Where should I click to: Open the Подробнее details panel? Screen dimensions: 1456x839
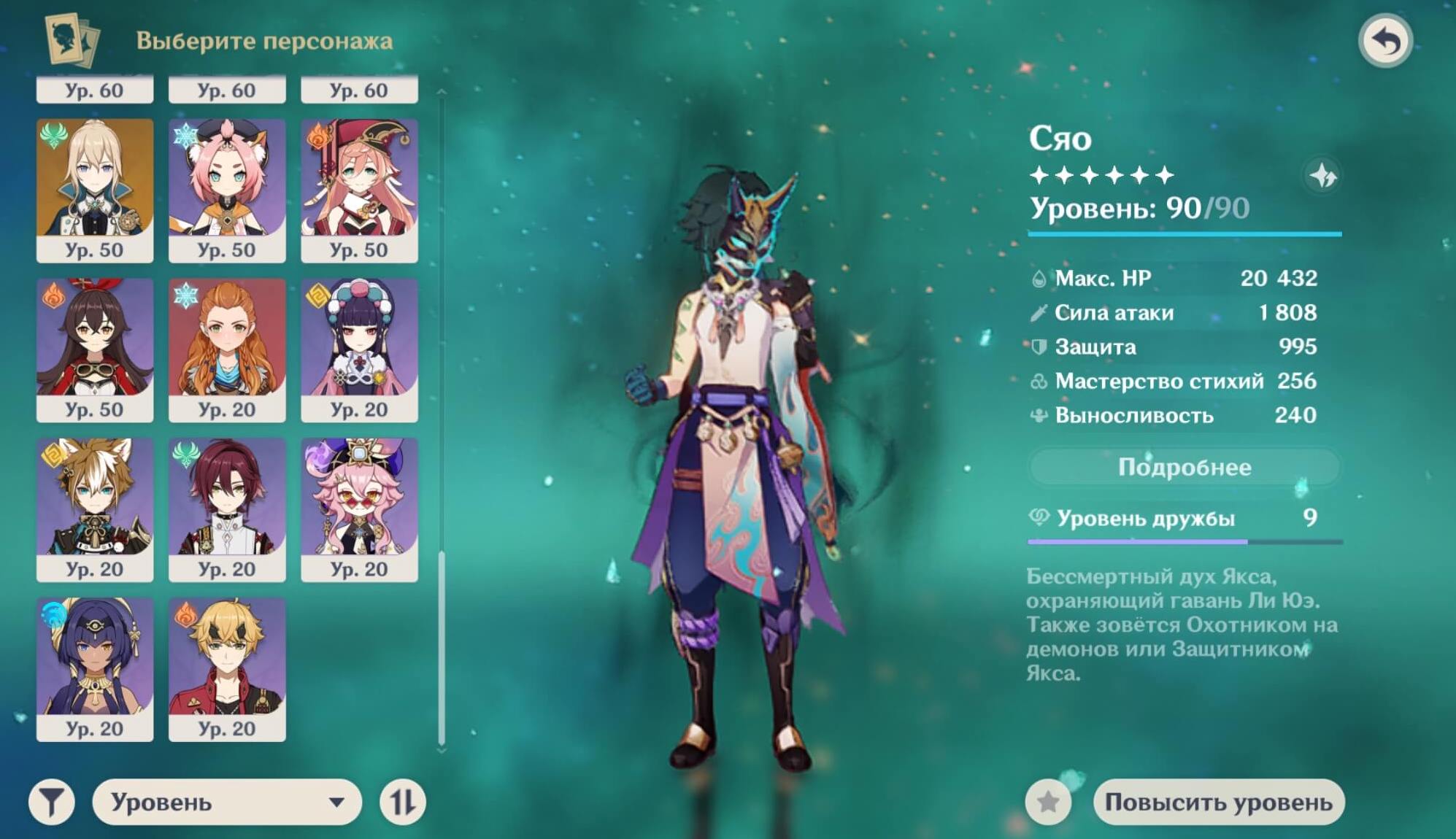(1184, 467)
